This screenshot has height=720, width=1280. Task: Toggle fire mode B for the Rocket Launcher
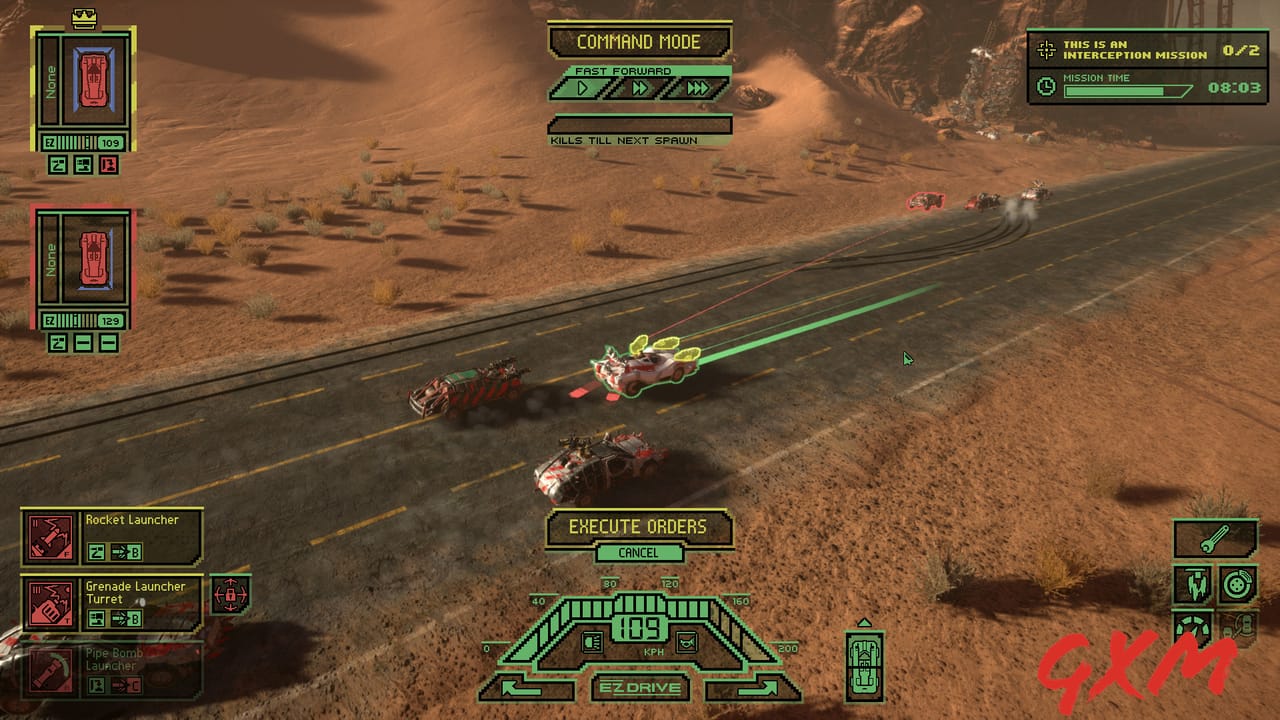coord(127,550)
